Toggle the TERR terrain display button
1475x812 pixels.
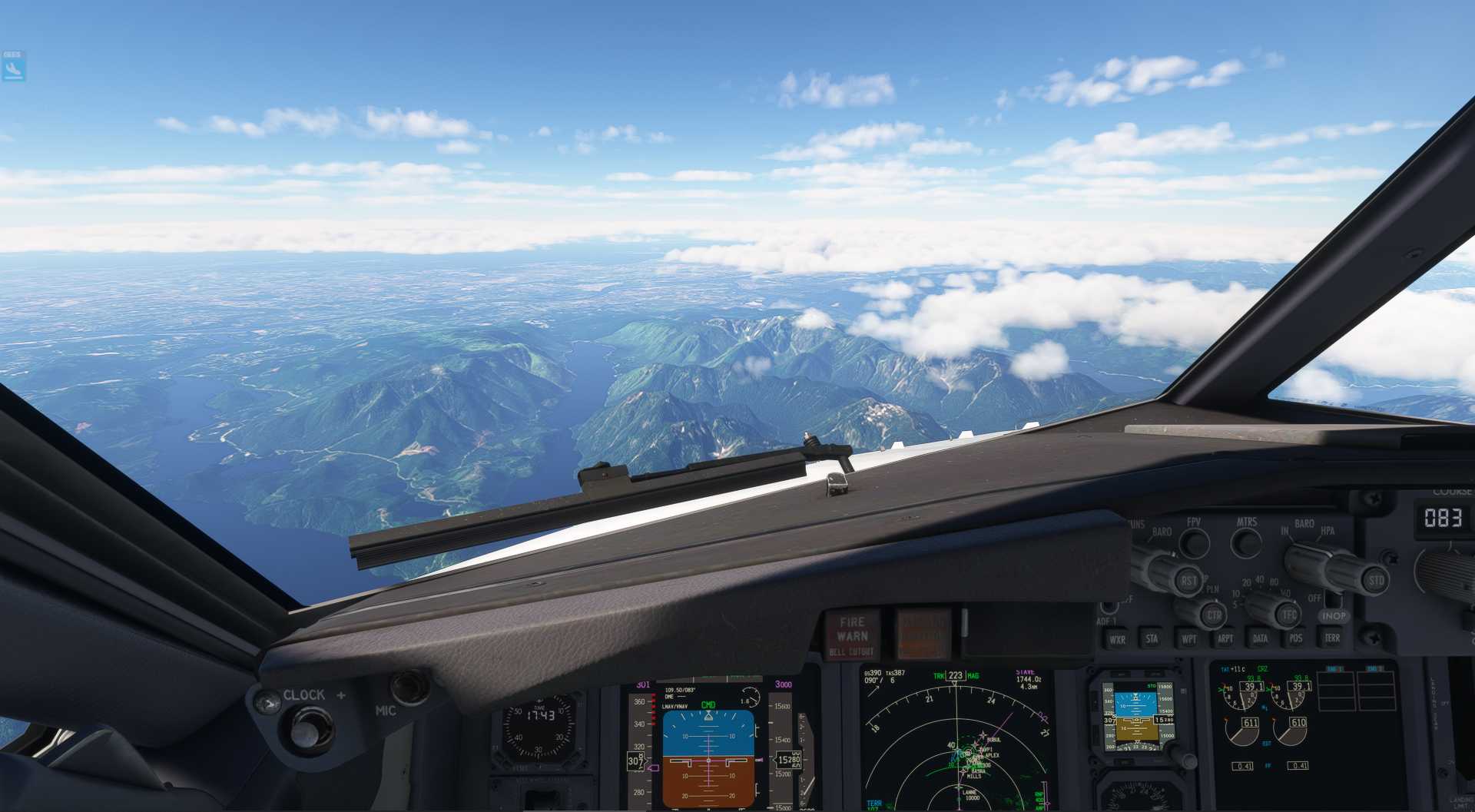(x=1330, y=638)
